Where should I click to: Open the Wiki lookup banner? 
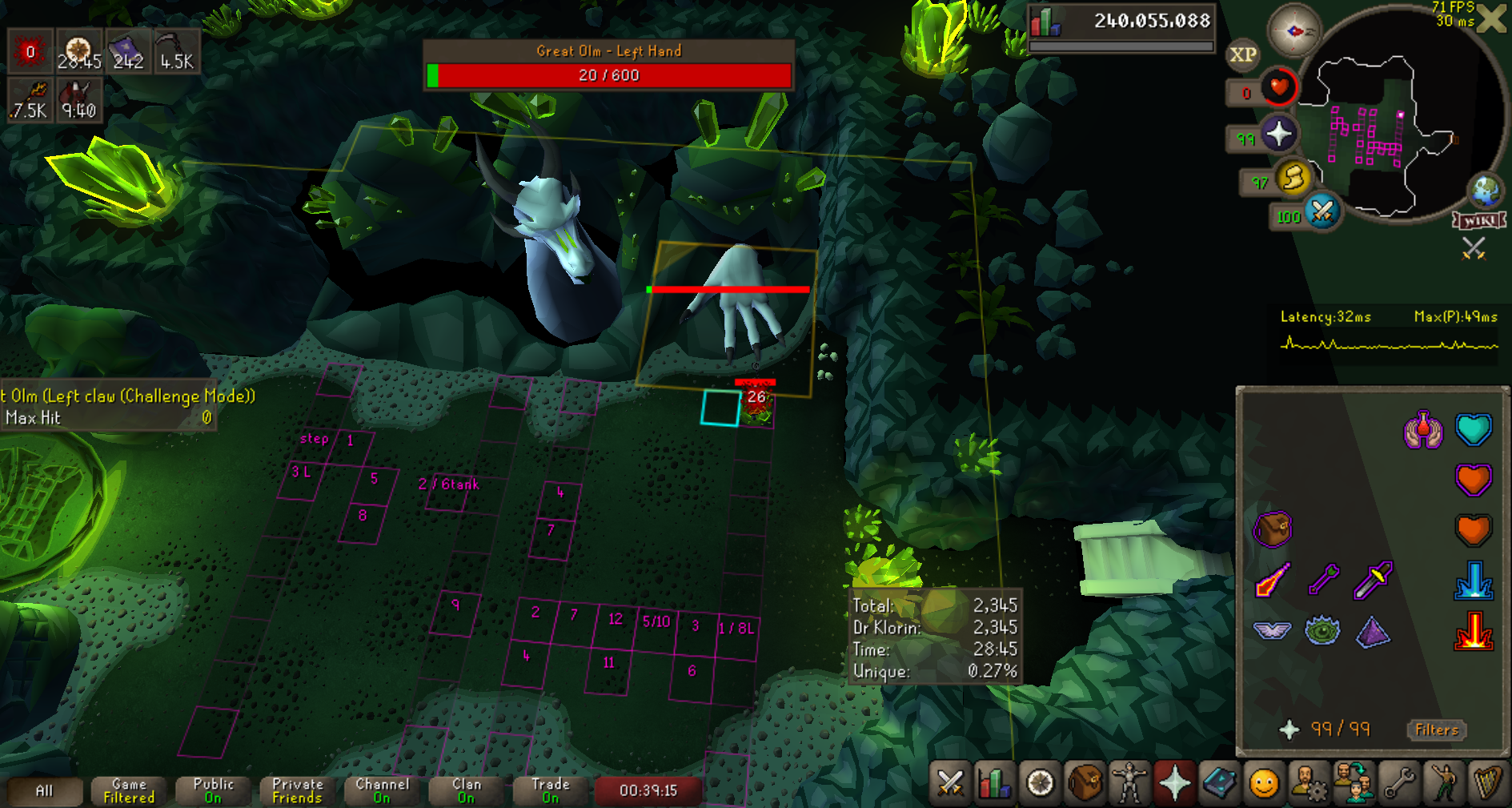click(1479, 220)
